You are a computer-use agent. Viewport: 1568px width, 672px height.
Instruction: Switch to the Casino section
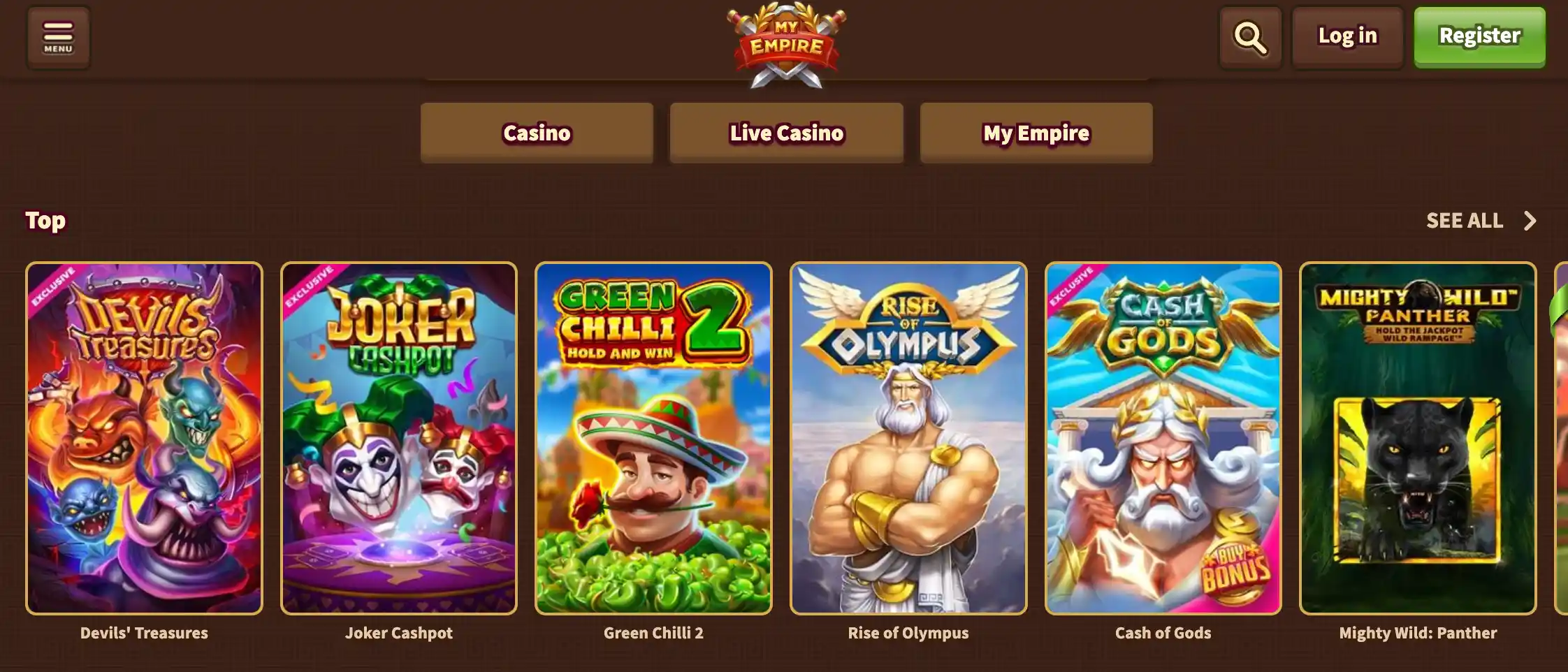(x=537, y=133)
